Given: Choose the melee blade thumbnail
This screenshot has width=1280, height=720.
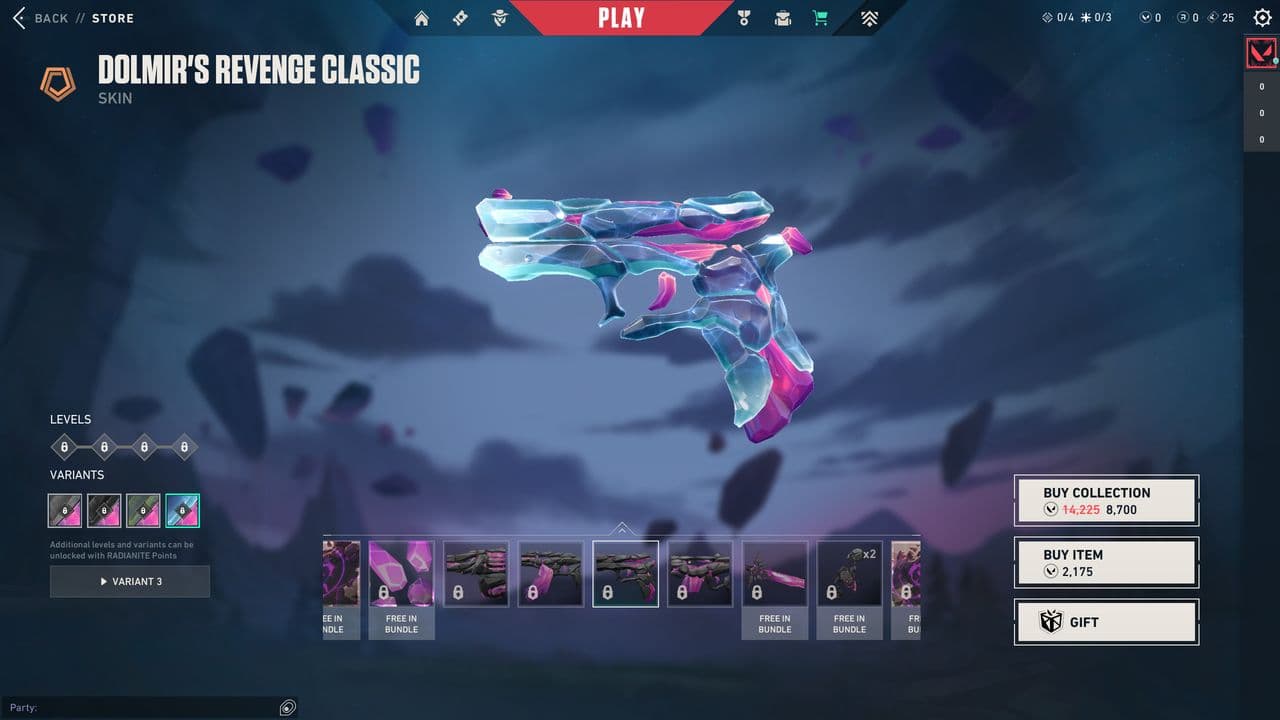Looking at the screenshot, I should coord(774,574).
